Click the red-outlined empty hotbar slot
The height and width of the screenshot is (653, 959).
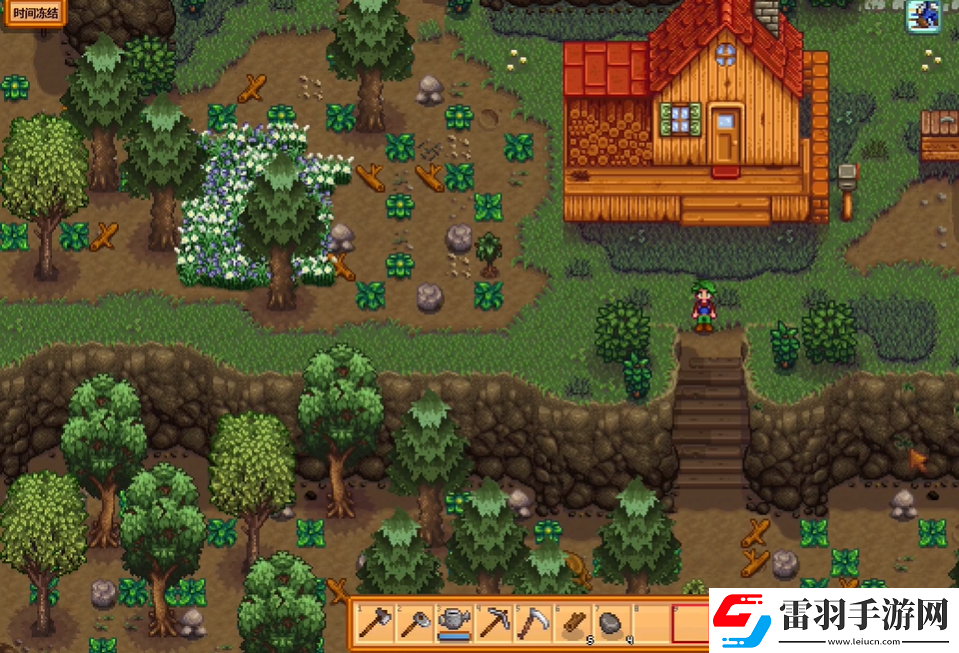click(x=690, y=624)
